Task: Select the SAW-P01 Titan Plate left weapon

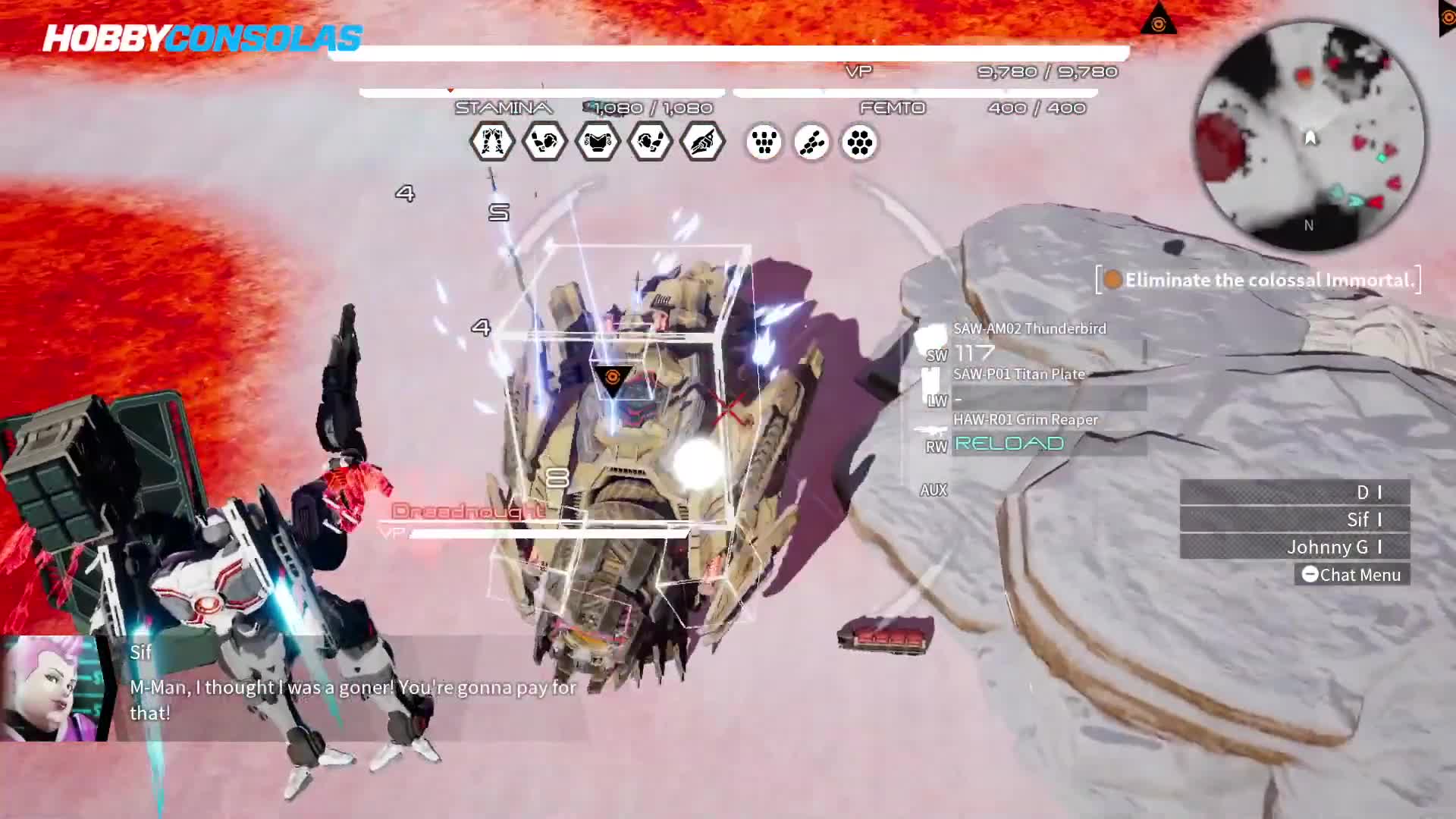Action: 1018,375
